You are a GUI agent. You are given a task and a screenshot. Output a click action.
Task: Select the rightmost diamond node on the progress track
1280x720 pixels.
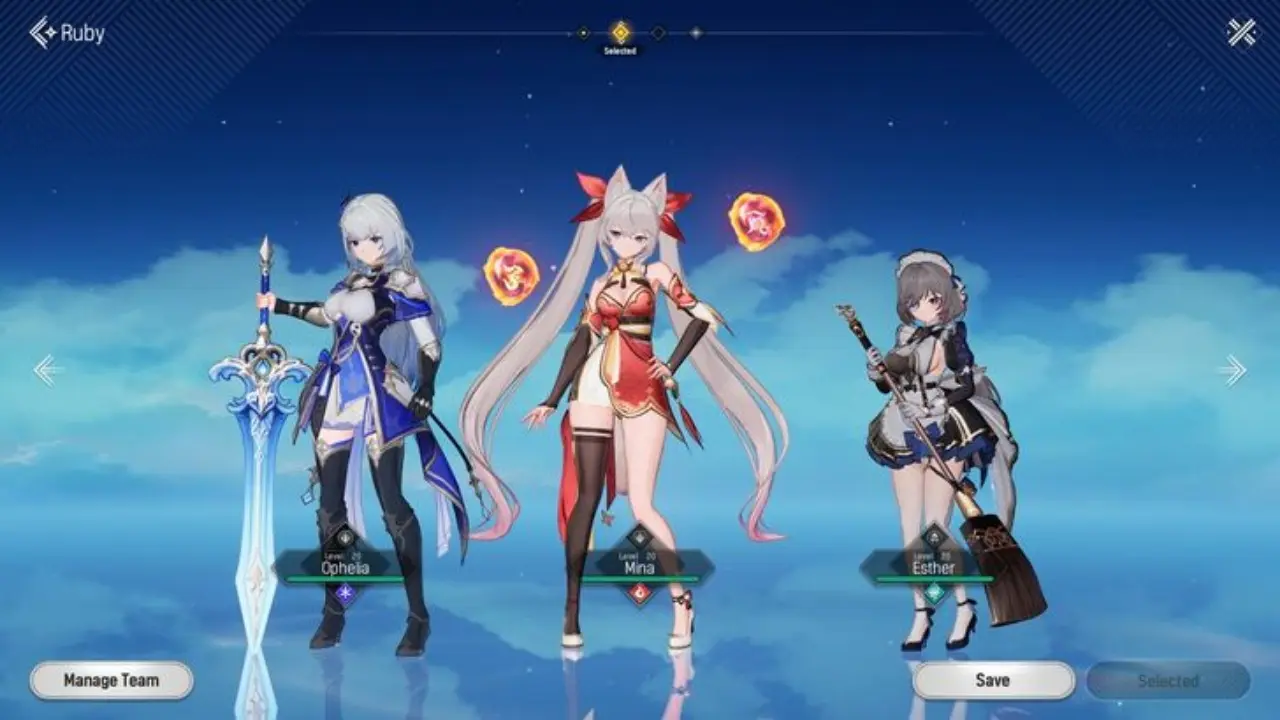coord(696,32)
